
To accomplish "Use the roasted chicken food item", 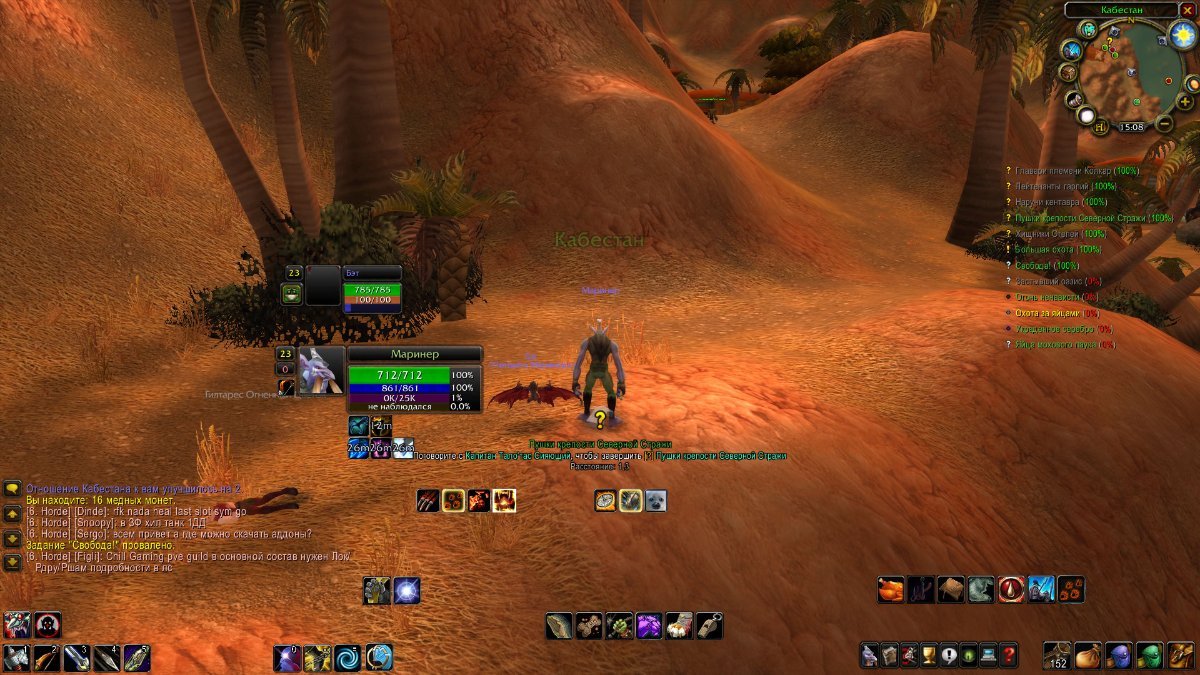I will [x=891, y=590].
